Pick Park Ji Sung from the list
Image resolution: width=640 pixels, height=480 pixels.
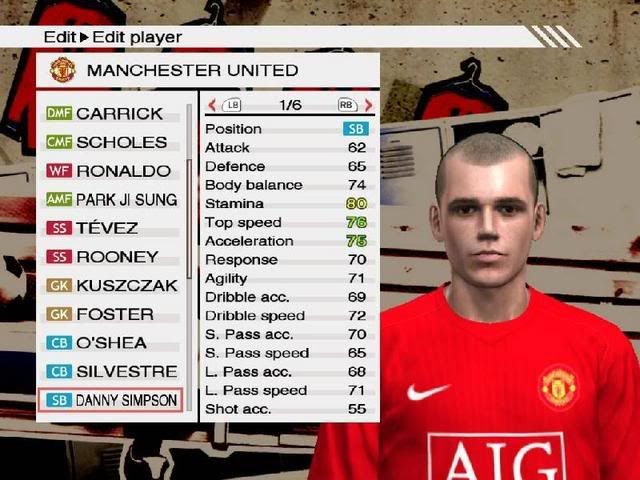pos(112,200)
